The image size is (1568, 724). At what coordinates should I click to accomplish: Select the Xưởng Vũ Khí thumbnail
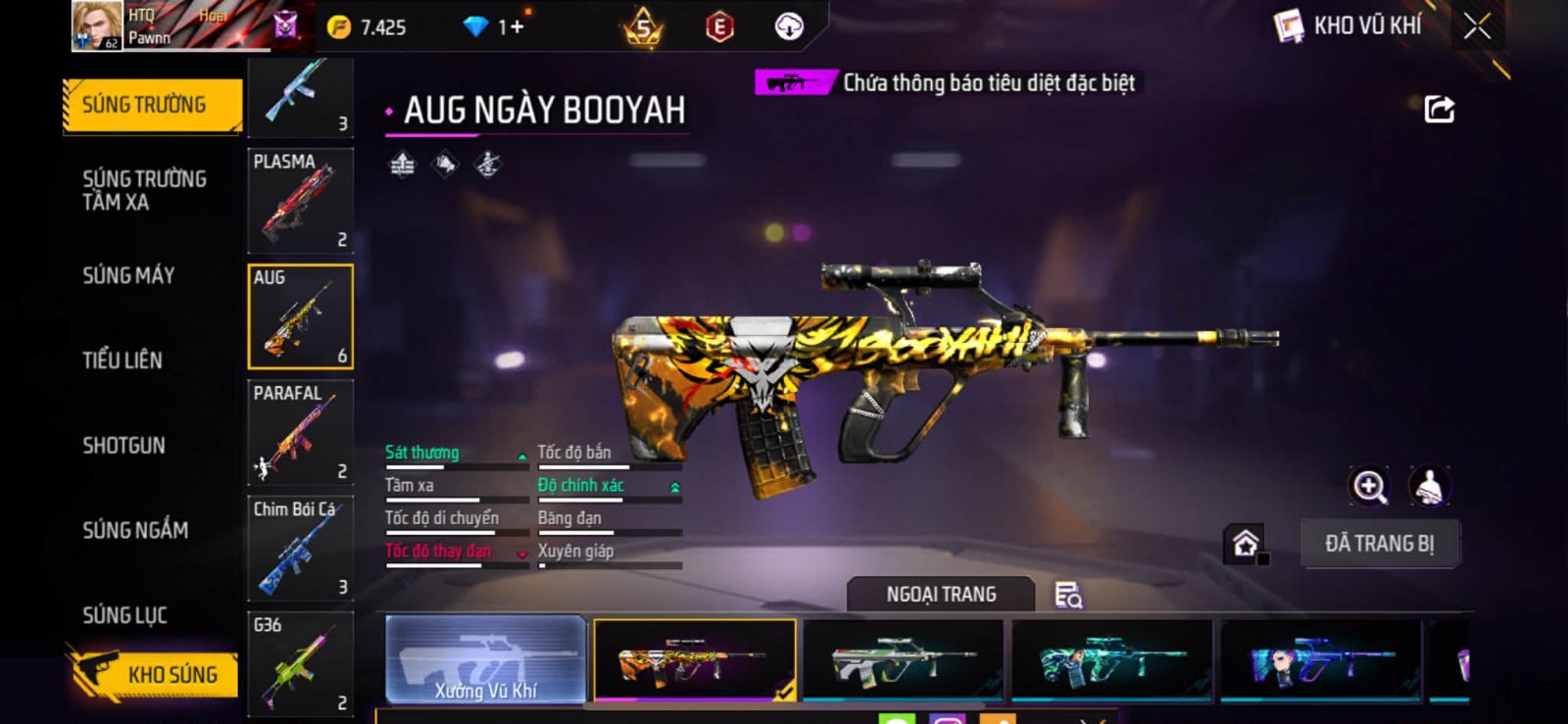[x=486, y=659]
